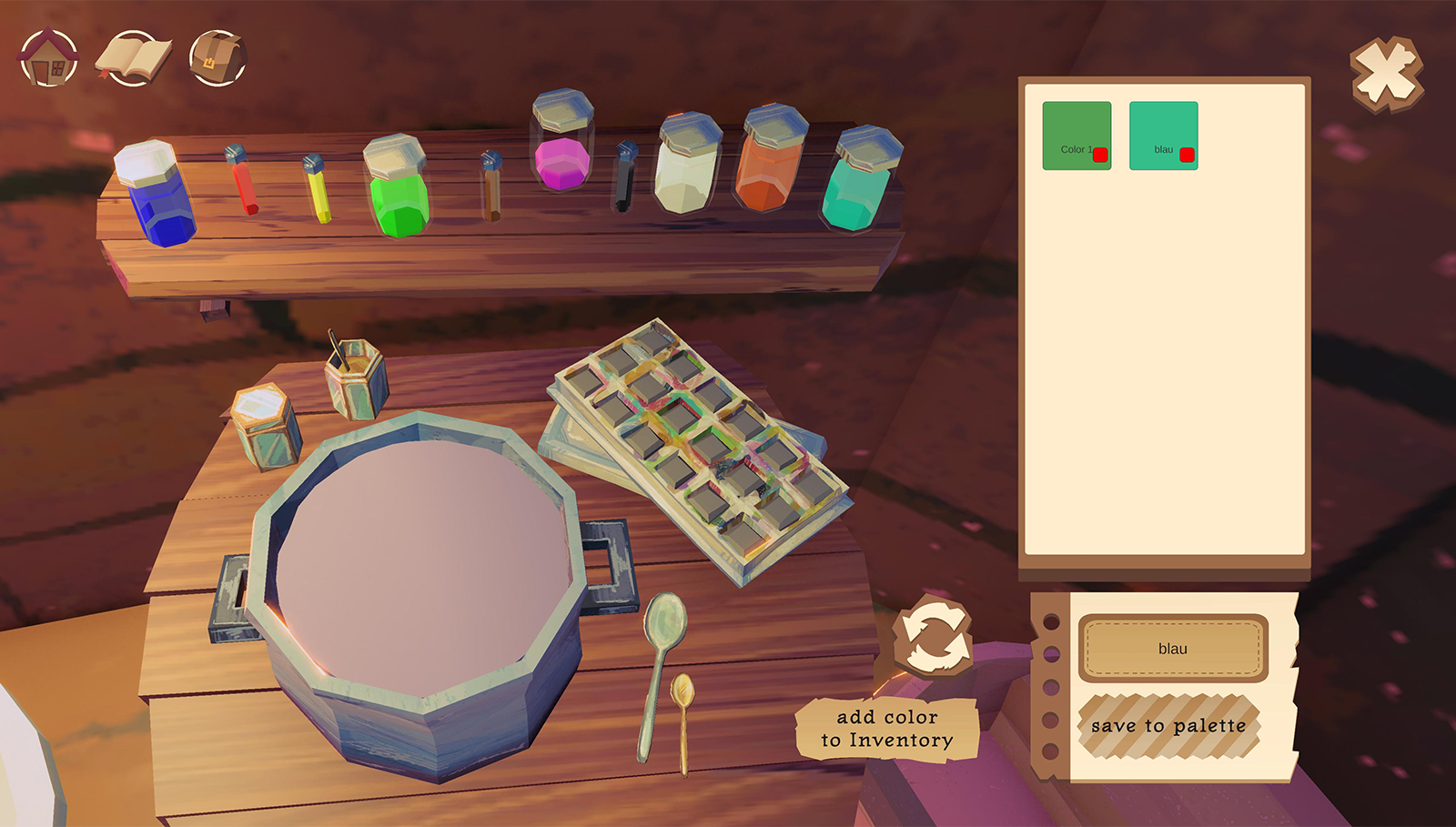Close the color mixing screen

(1386, 74)
